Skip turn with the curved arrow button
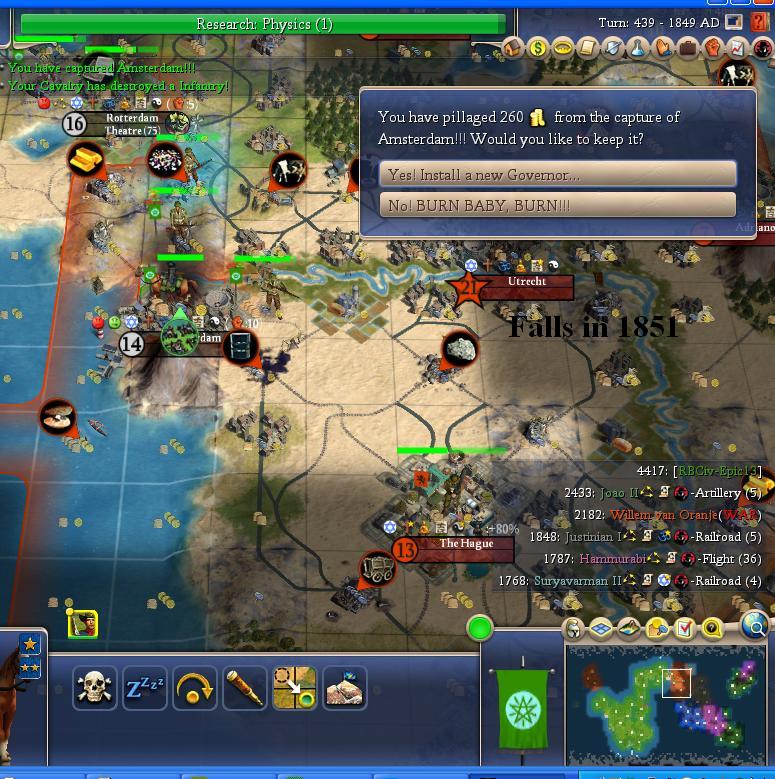Image resolution: width=775 pixels, height=779 pixels. pyautogui.click(x=194, y=688)
